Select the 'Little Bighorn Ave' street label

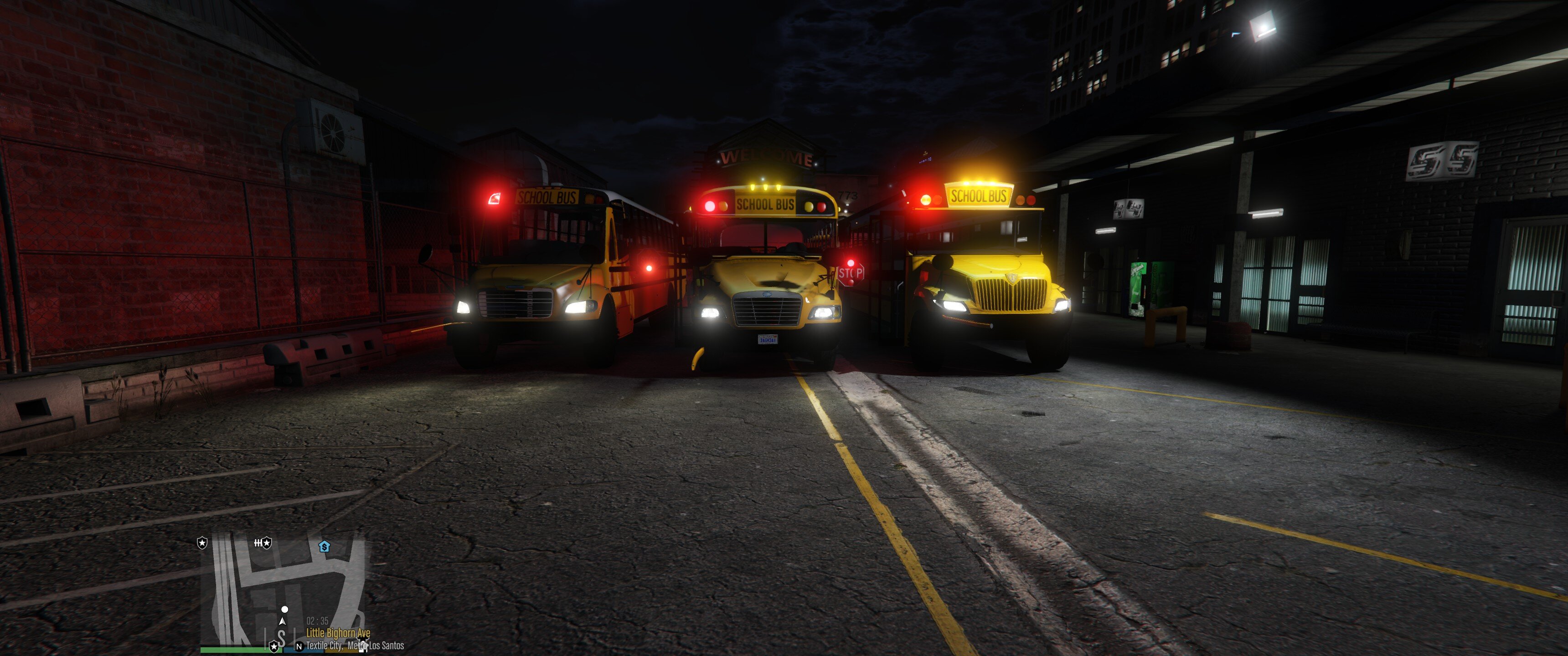pyautogui.click(x=338, y=634)
